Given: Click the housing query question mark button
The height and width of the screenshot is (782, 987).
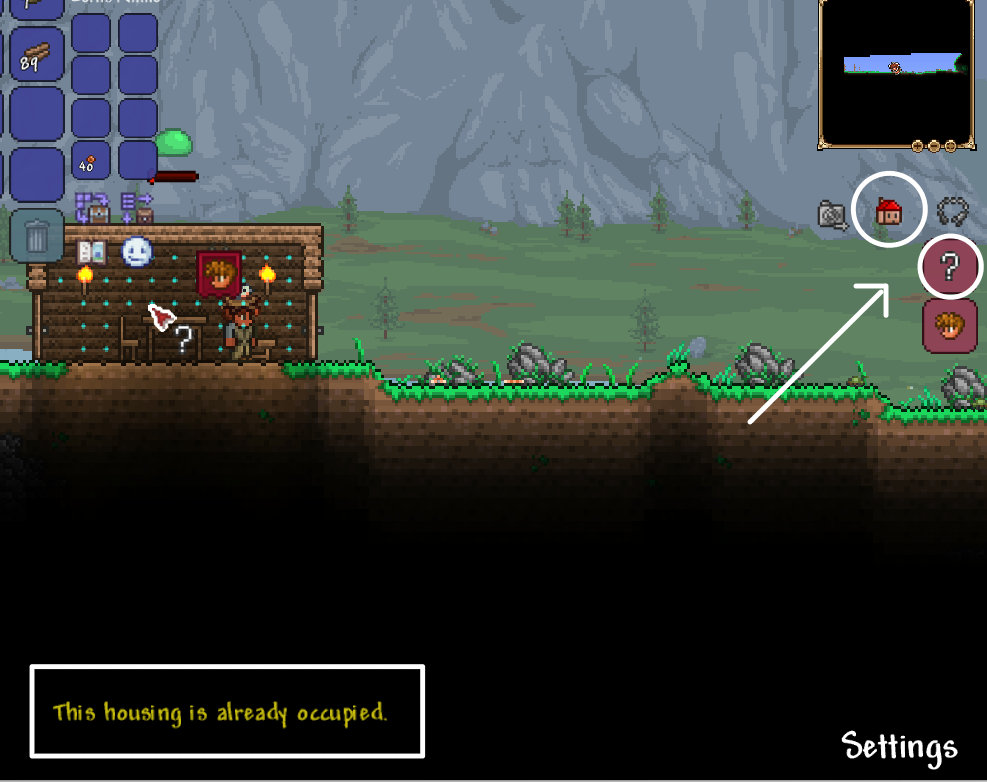Looking at the screenshot, I should point(950,268).
